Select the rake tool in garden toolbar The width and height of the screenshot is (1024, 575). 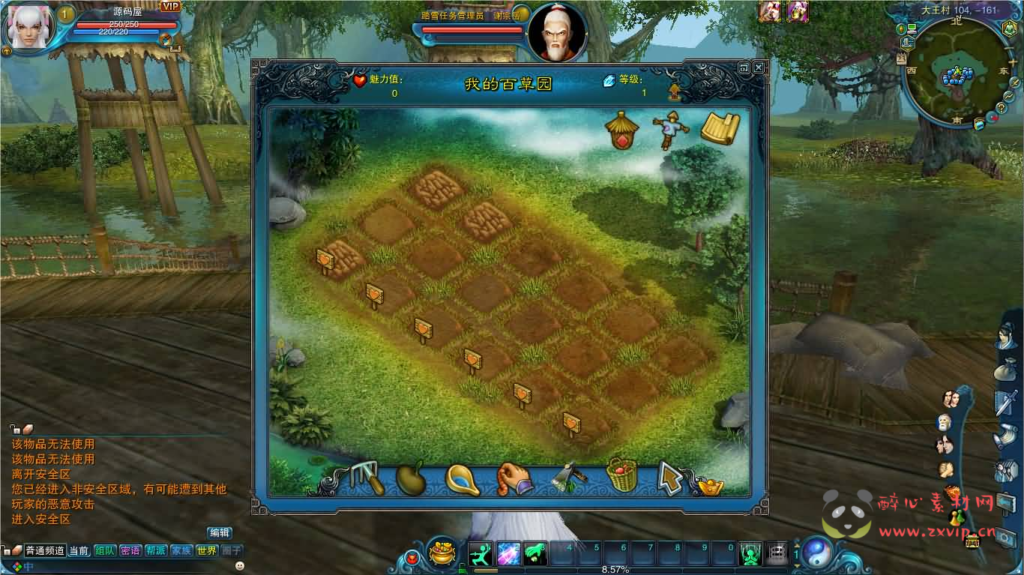[367, 478]
